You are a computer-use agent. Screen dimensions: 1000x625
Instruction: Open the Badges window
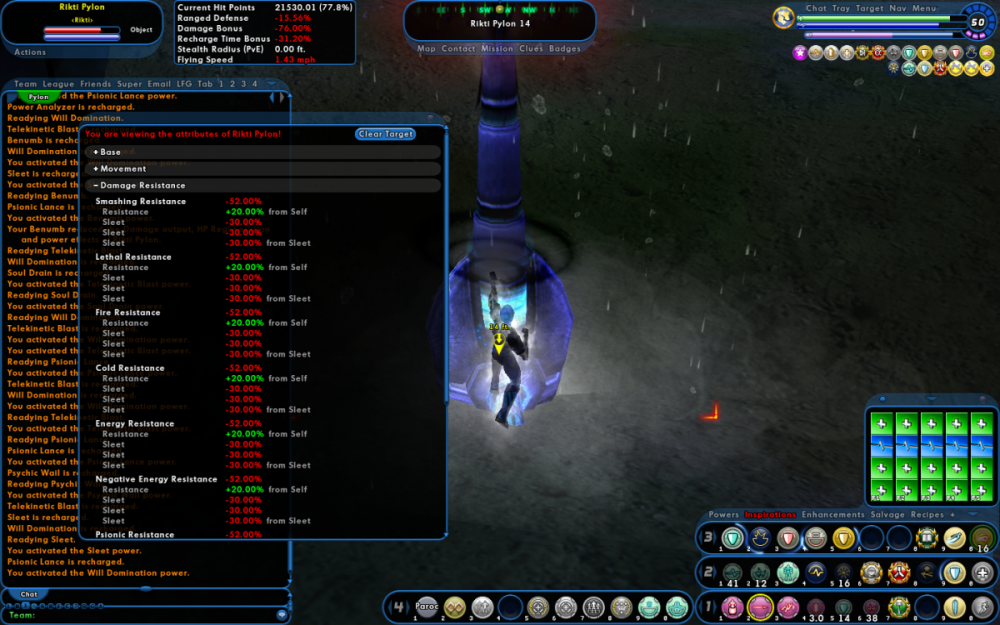tap(565, 48)
